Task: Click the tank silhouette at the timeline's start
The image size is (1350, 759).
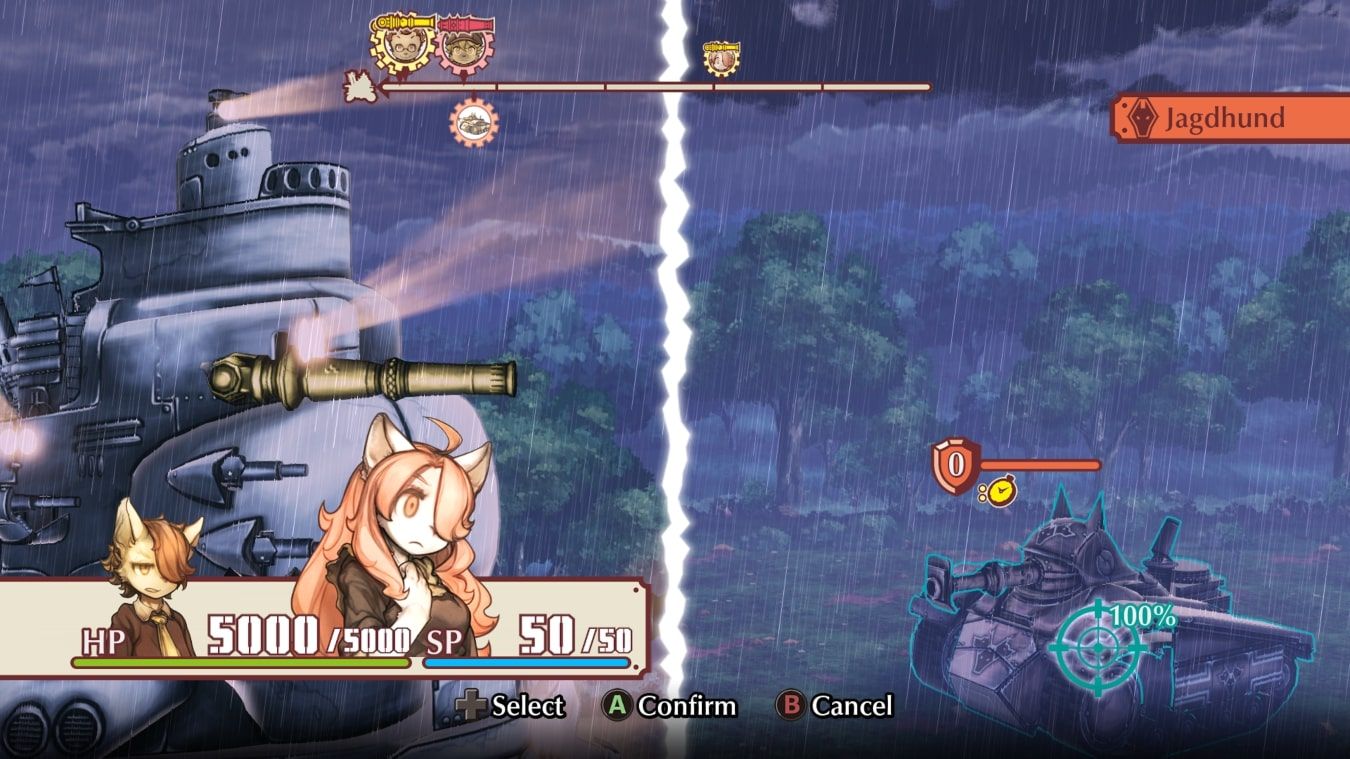Action: [x=360, y=88]
